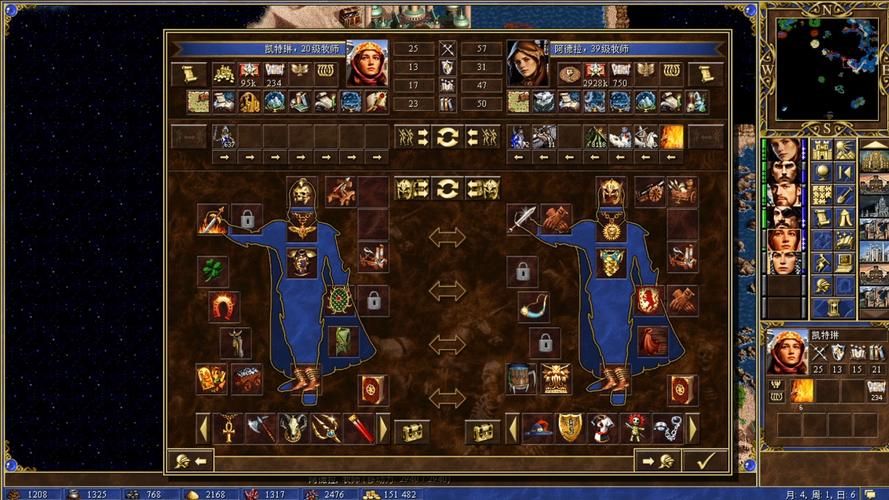
Task: Swap all artifacts with the center cycle button
Action: (x=447, y=188)
